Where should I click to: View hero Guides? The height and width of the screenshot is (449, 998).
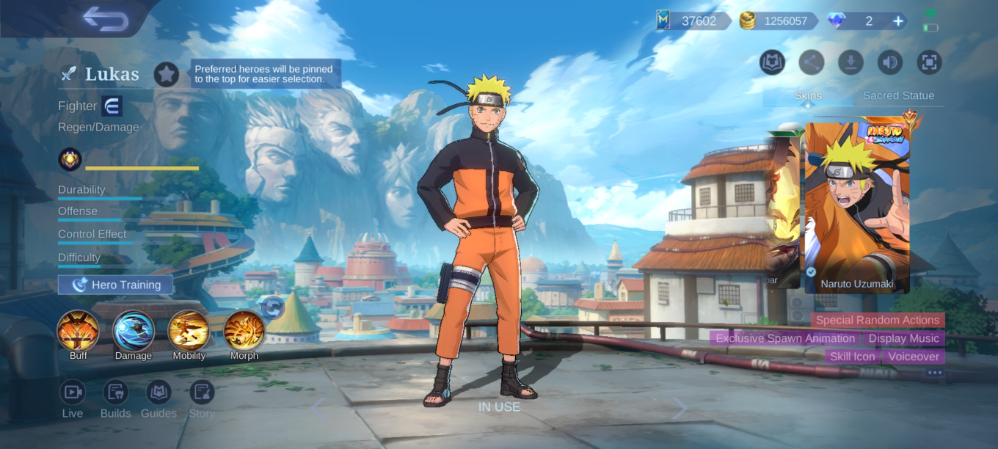point(159,392)
